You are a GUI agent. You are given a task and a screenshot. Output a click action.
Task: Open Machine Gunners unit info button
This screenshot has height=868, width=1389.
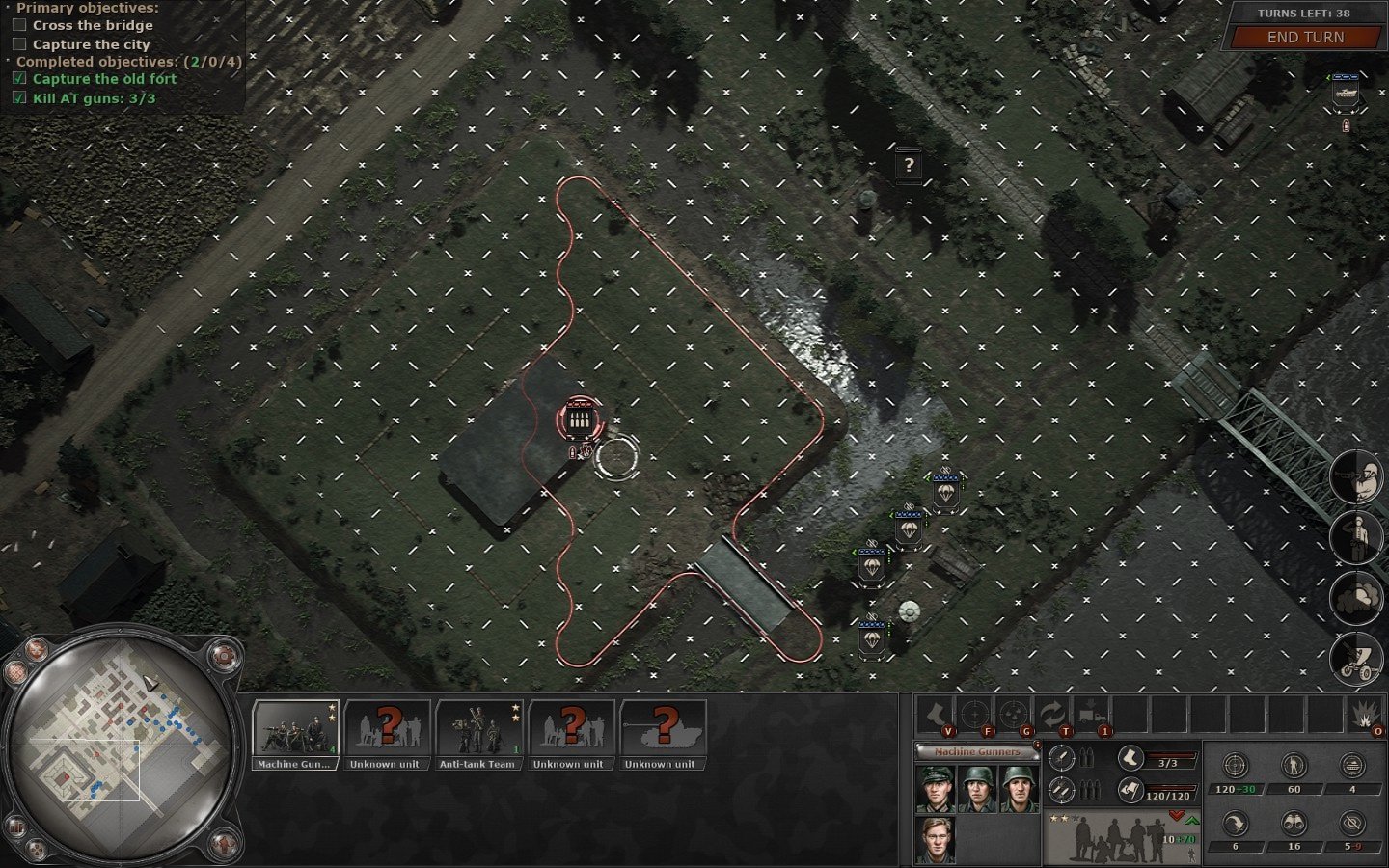pos(1037,745)
